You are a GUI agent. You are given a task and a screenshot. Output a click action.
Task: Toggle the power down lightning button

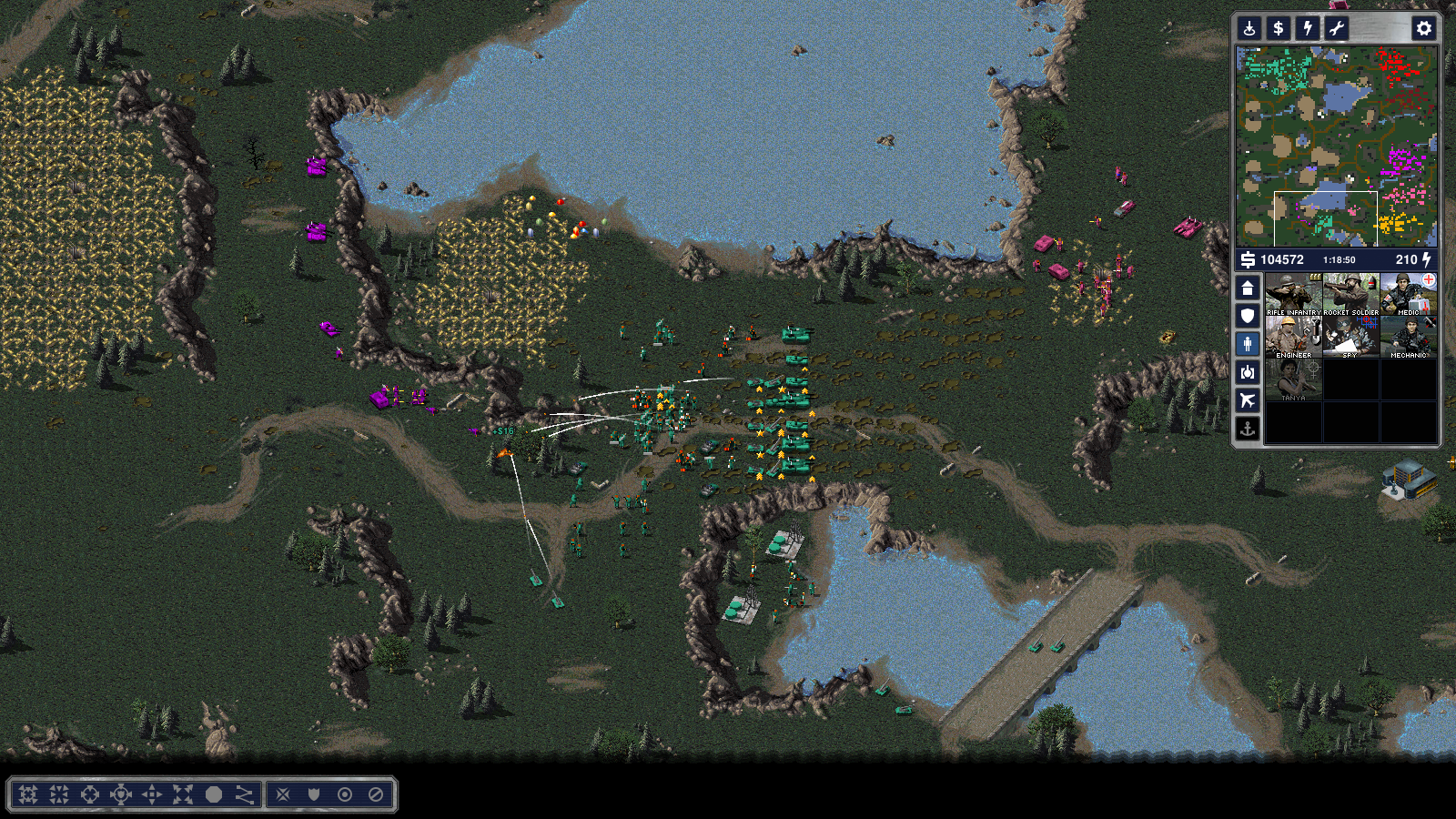(1308, 28)
